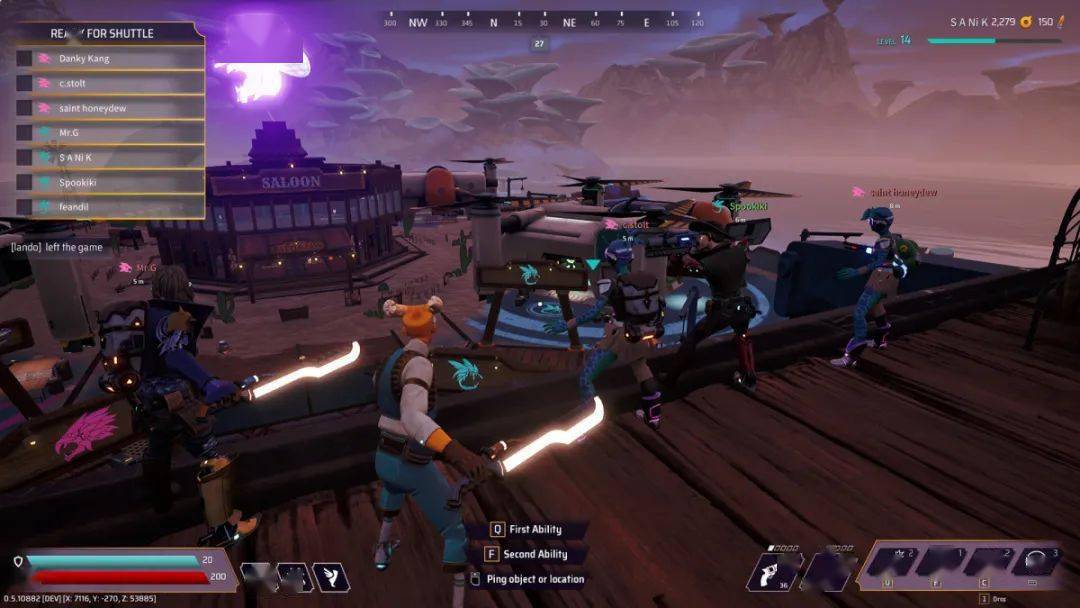The image size is (1080, 608).
Task: Select Danky Kang in the shuttle list
Action: (110, 58)
